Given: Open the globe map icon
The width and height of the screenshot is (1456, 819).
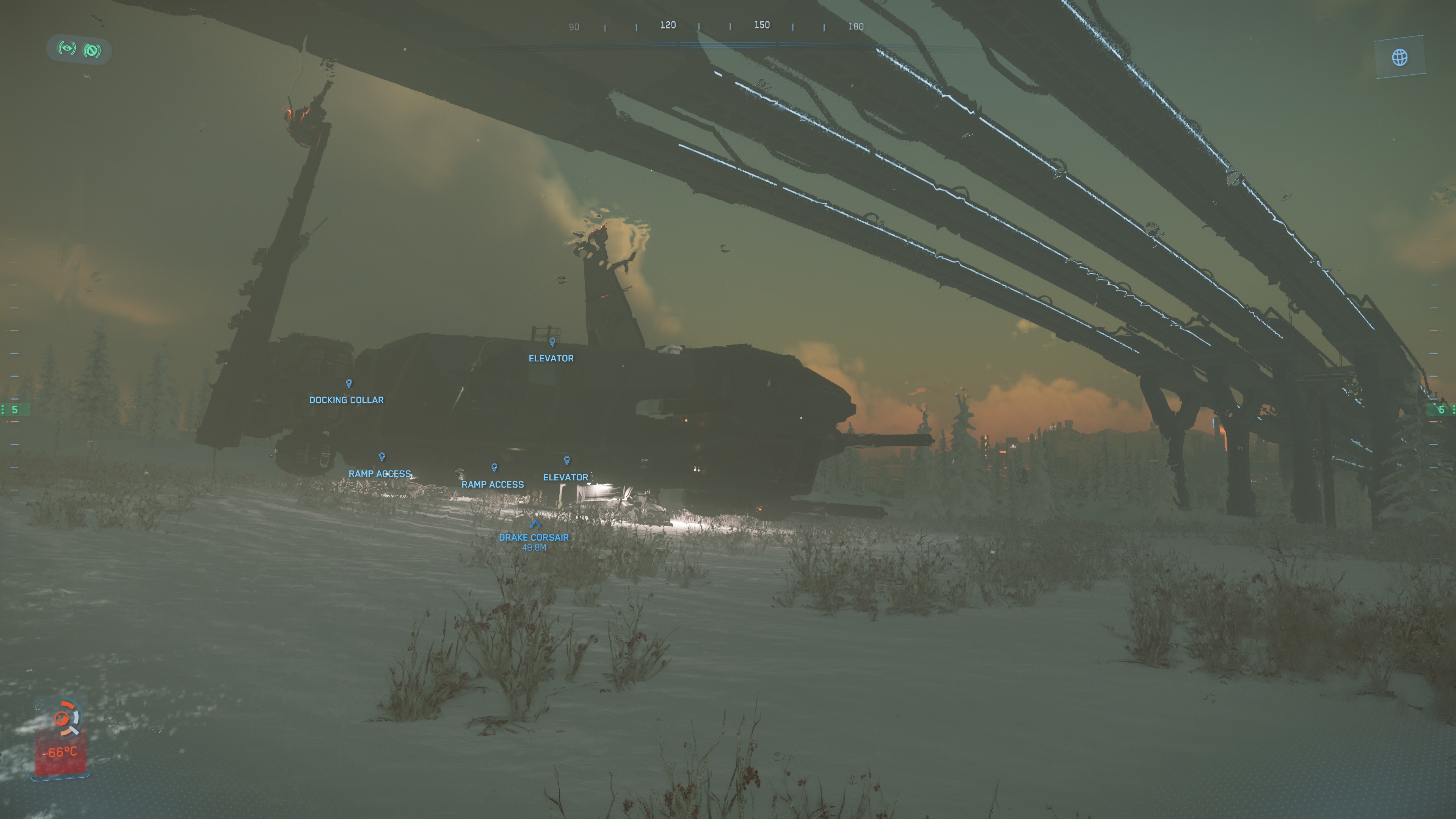Looking at the screenshot, I should tap(1400, 57).
